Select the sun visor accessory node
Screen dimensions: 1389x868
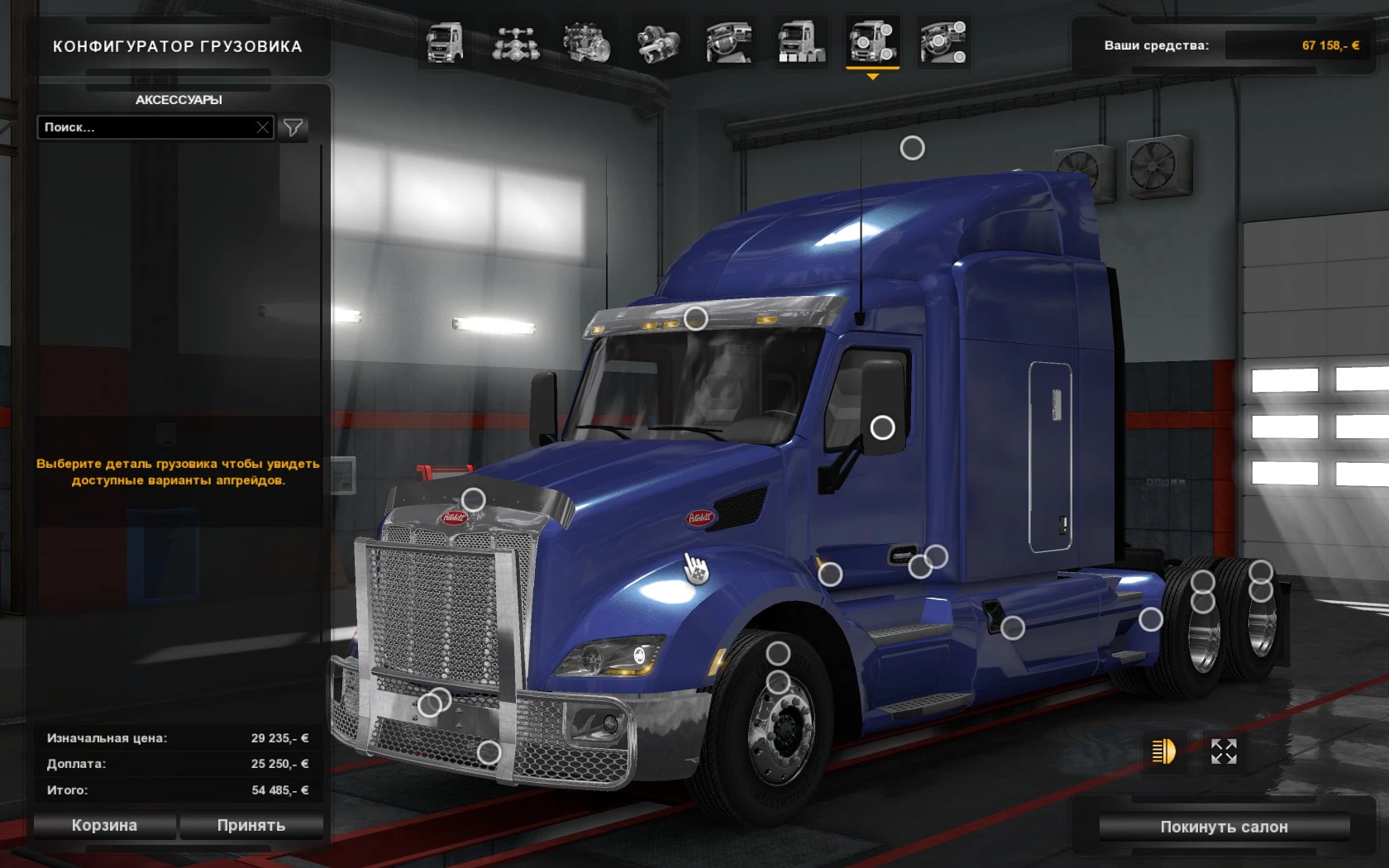pyautogui.click(x=696, y=318)
